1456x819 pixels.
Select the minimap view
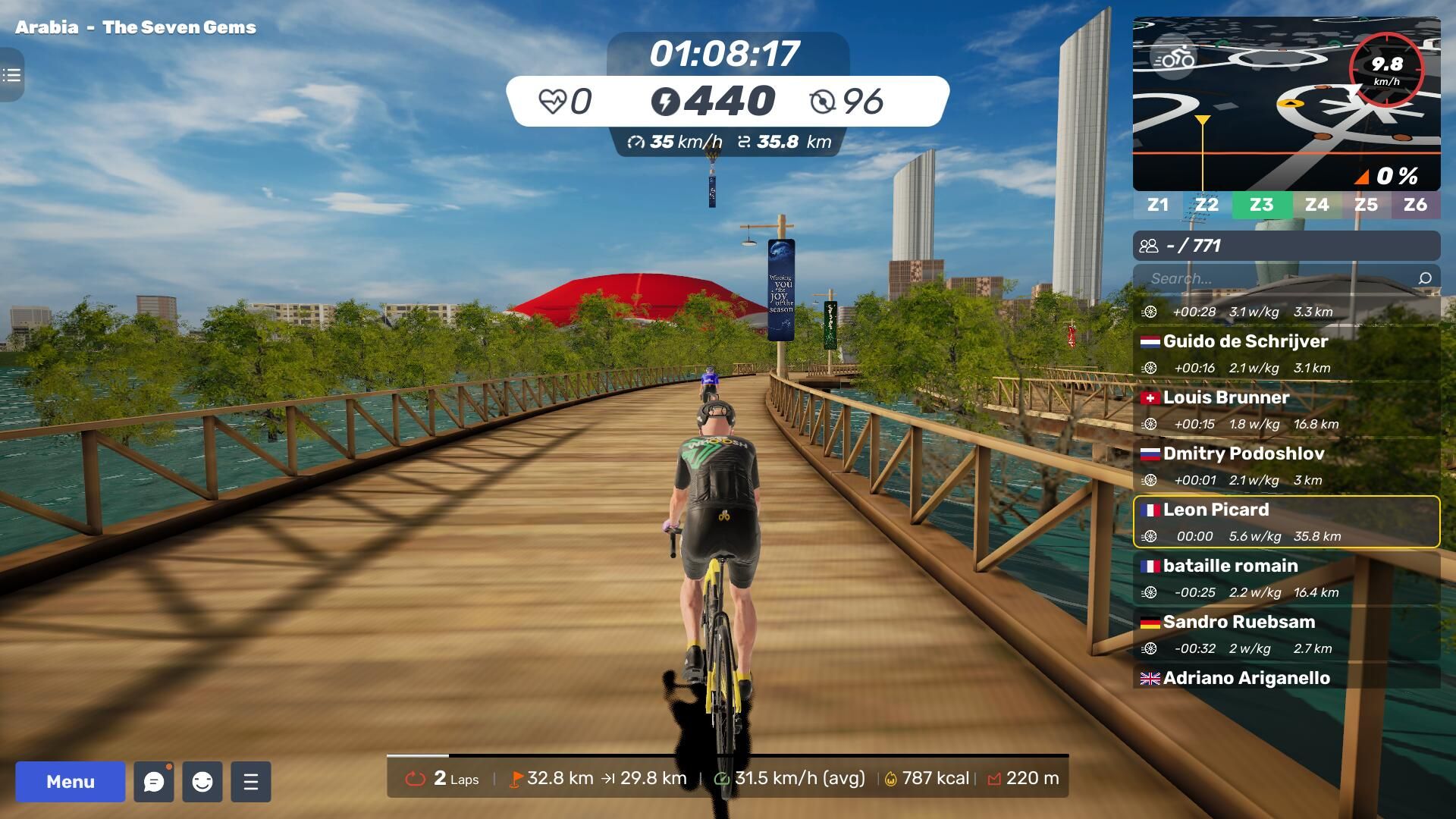point(1286,114)
